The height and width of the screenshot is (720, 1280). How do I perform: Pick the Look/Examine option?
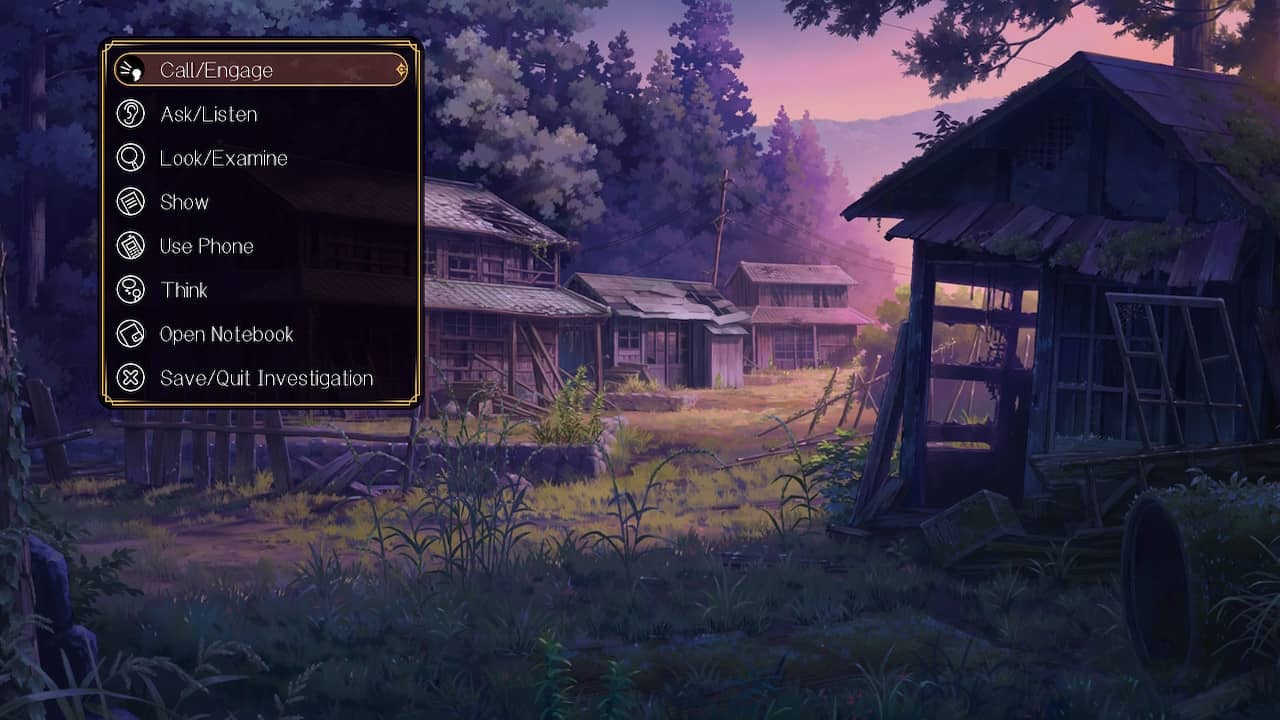coord(223,158)
